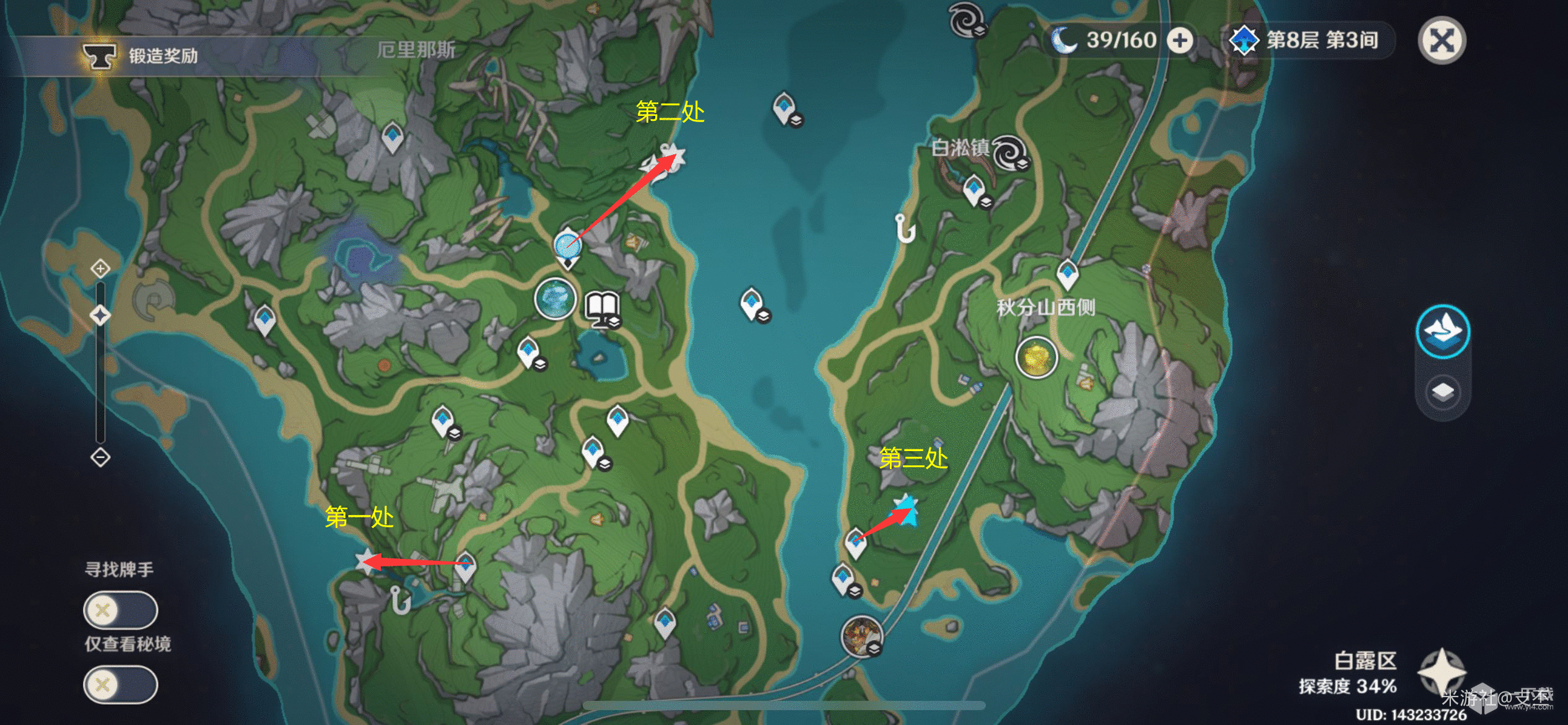
Task: Toggle the 仅查看秘境 switch
Action: [x=120, y=684]
